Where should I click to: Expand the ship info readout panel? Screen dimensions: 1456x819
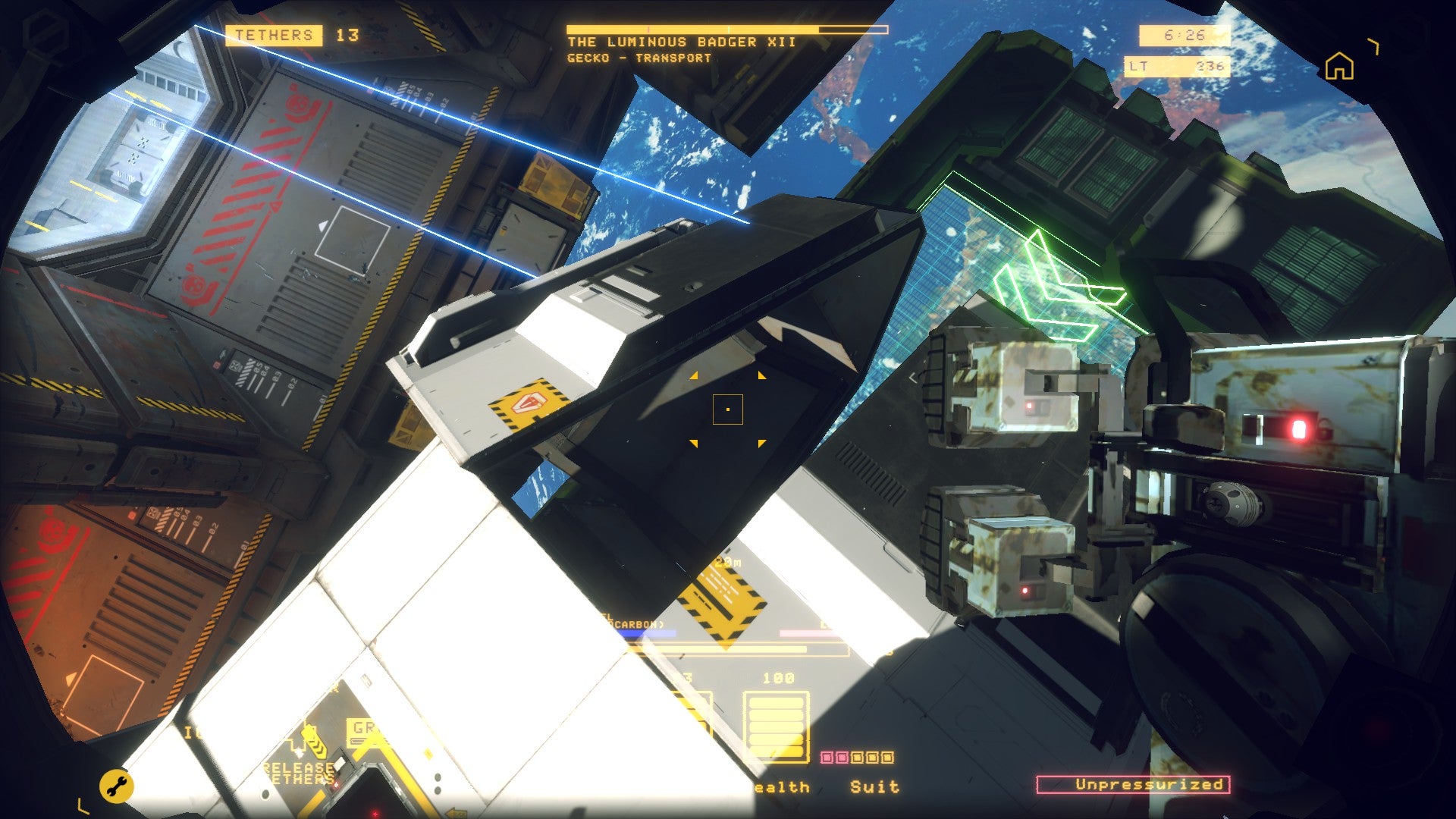[x=726, y=31]
